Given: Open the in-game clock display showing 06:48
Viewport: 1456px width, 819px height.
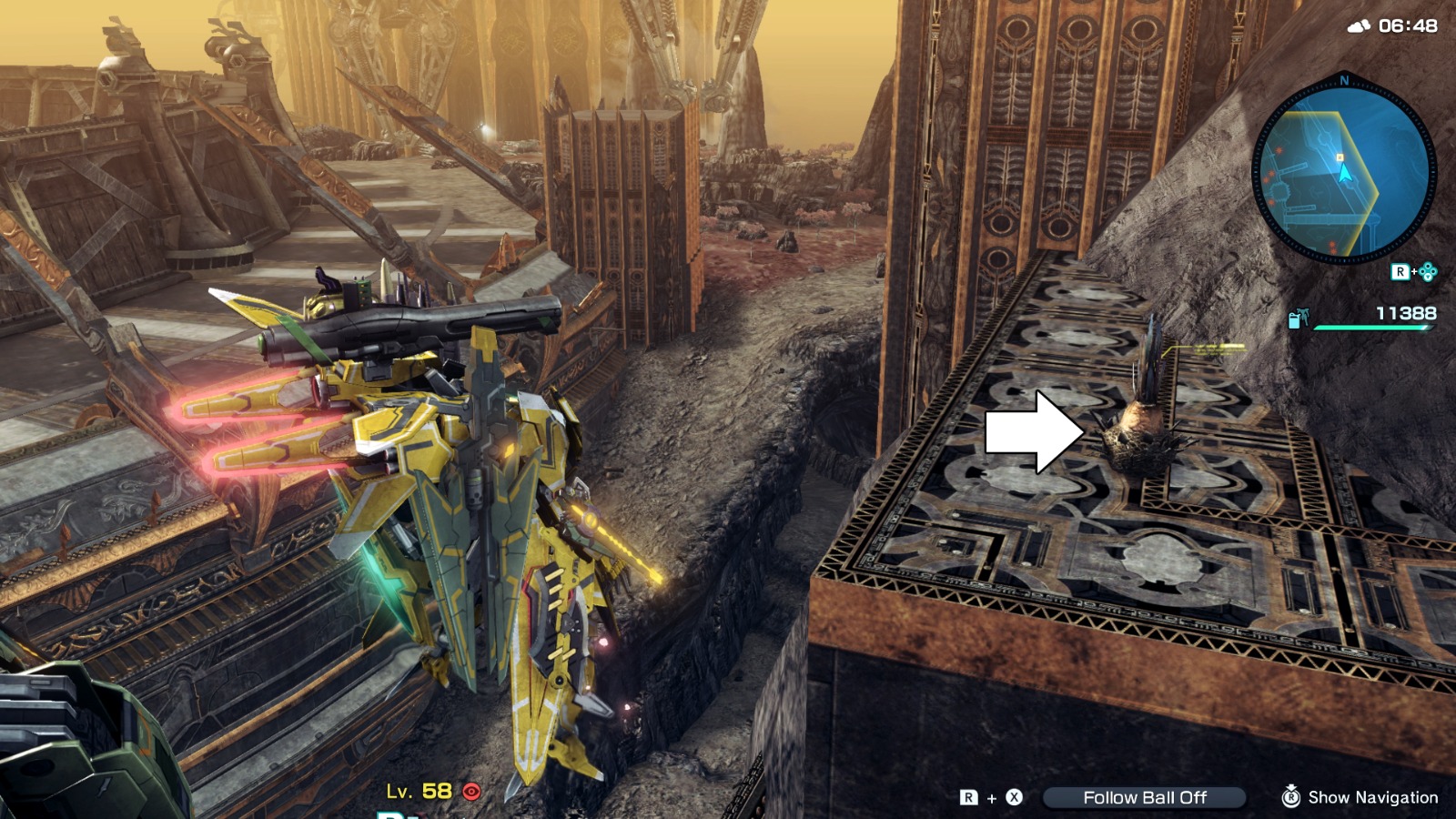Looking at the screenshot, I should tap(1410, 27).
